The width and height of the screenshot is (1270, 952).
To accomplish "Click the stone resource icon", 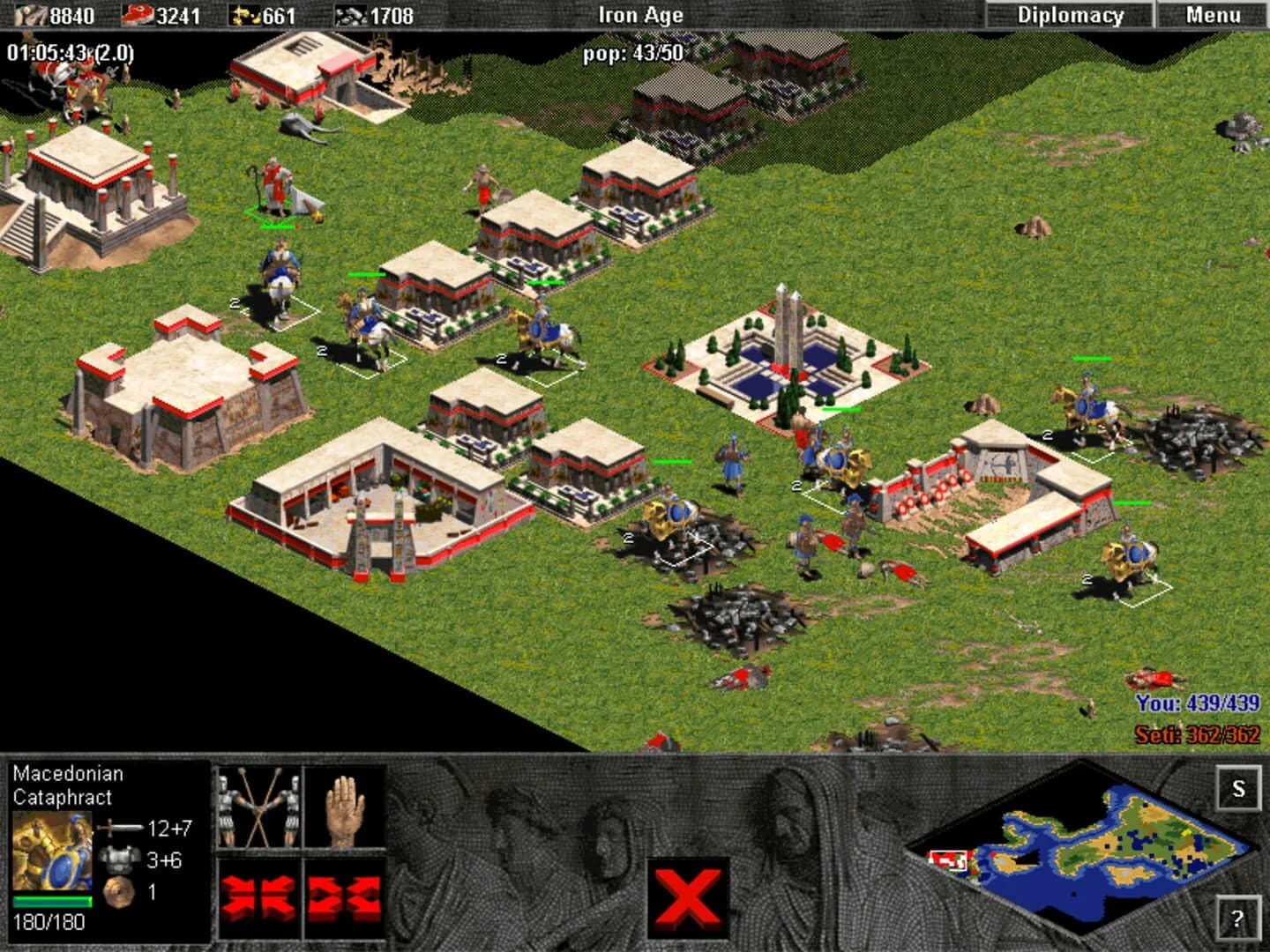I will click(351, 13).
